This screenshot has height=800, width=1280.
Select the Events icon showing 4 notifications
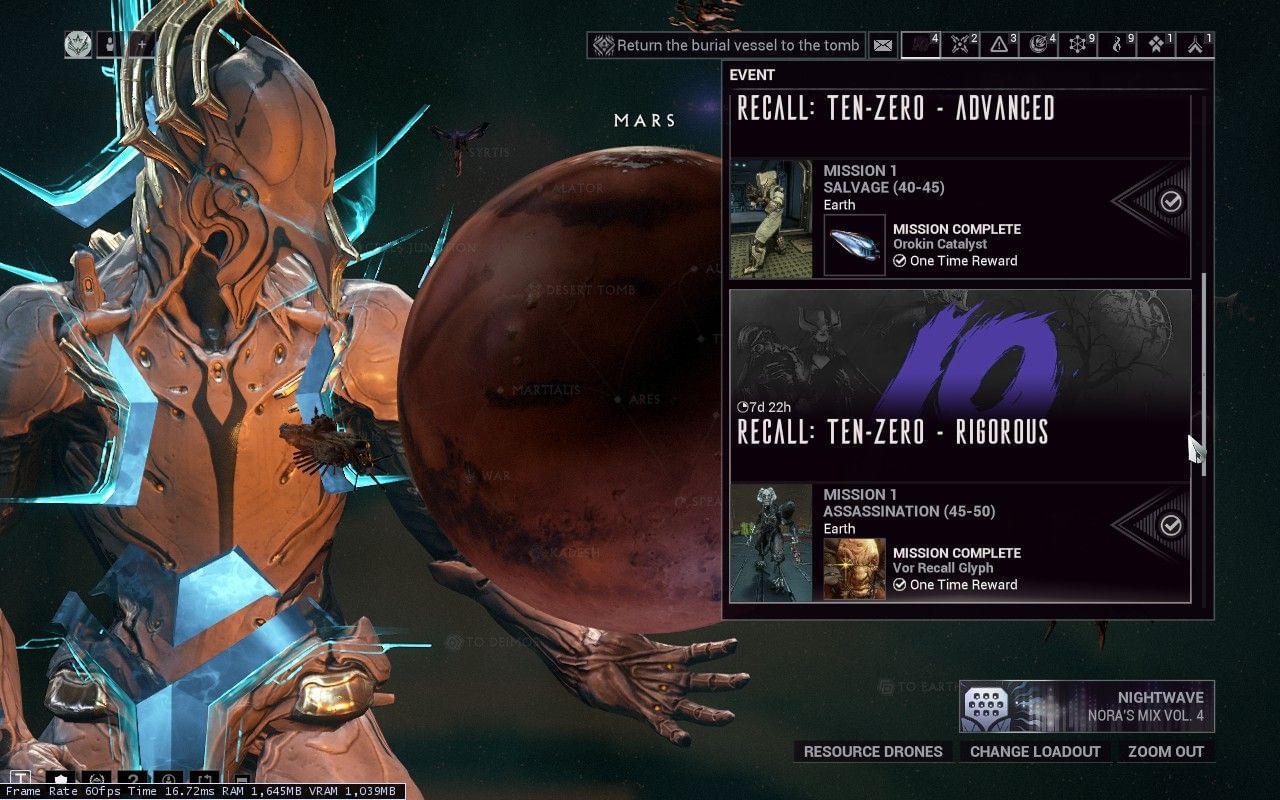tap(922, 46)
